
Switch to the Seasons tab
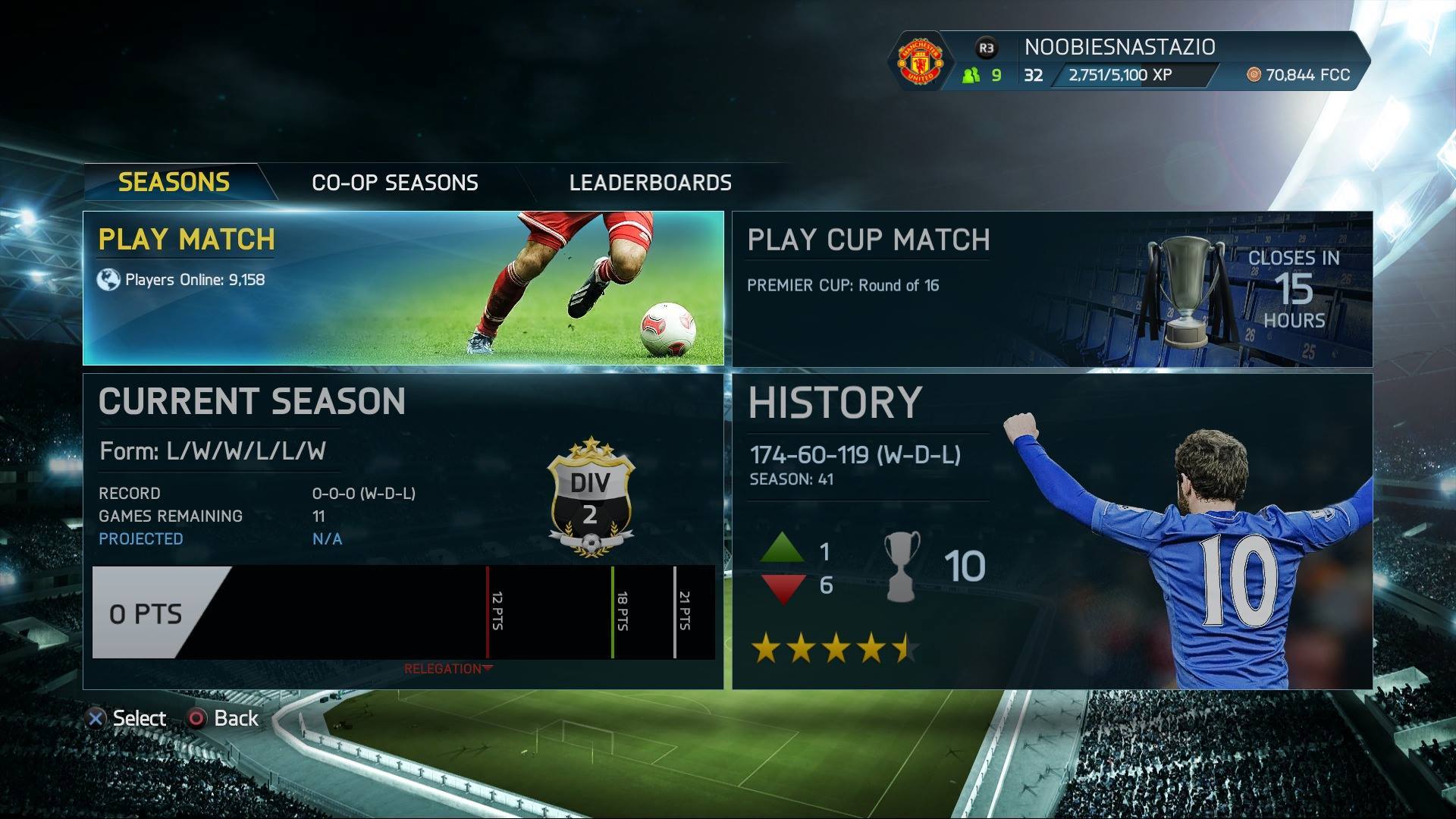click(174, 183)
